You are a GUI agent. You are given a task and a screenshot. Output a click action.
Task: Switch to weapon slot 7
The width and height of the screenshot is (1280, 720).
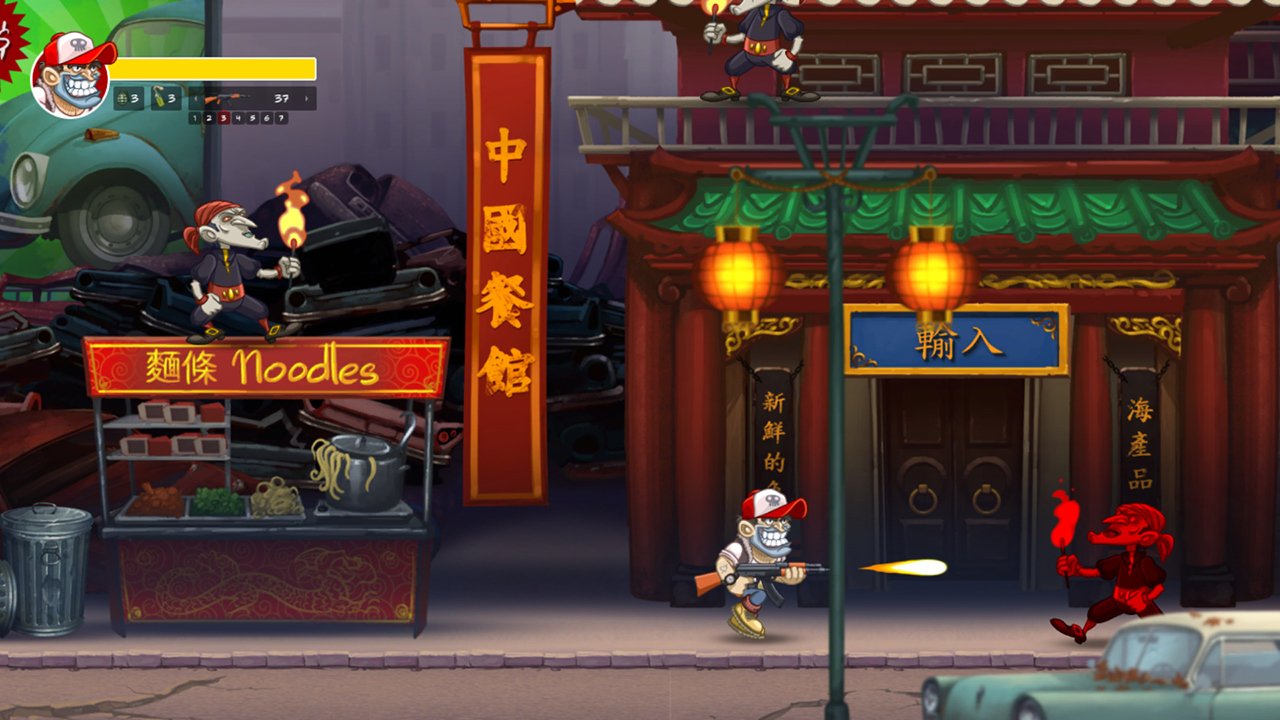[x=281, y=118]
